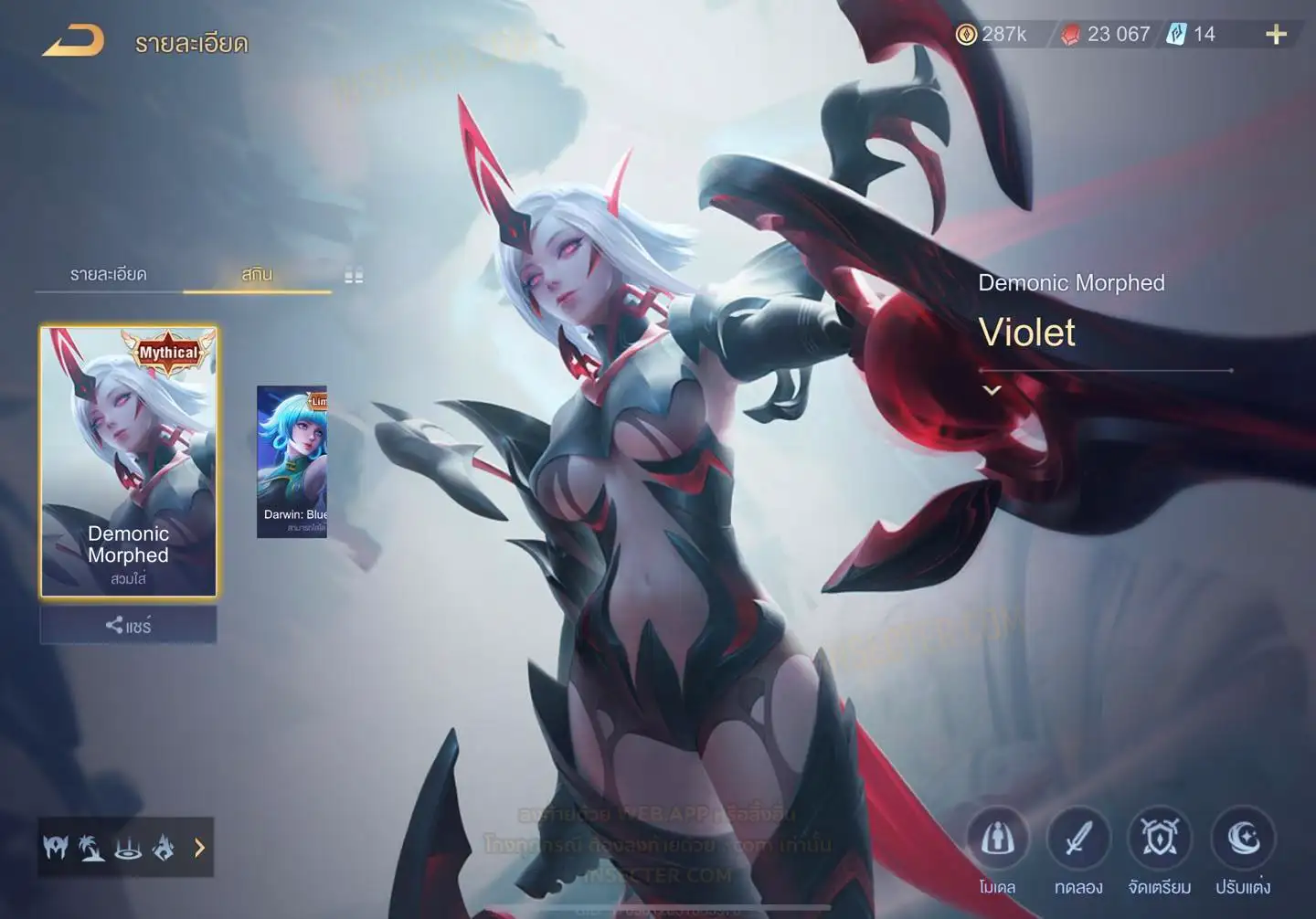Open the สกิน skins tab
Viewport: 1316px width, 919px height.
[257, 274]
